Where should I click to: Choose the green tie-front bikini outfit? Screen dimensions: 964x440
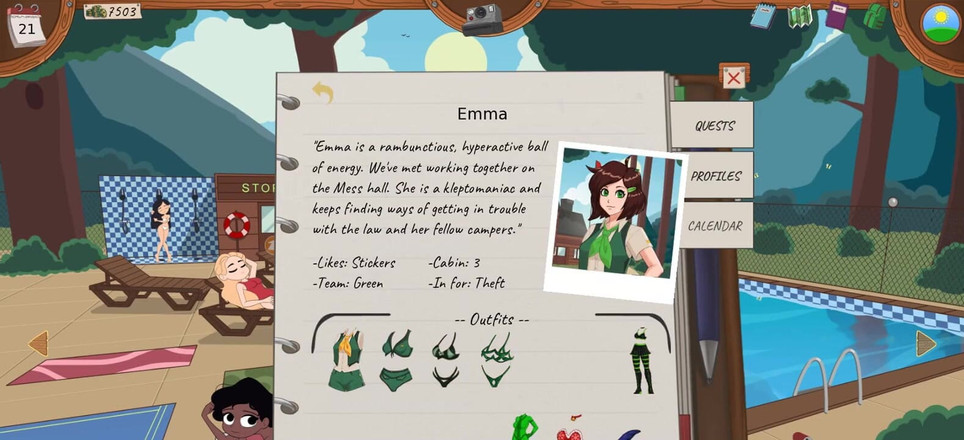(396, 360)
